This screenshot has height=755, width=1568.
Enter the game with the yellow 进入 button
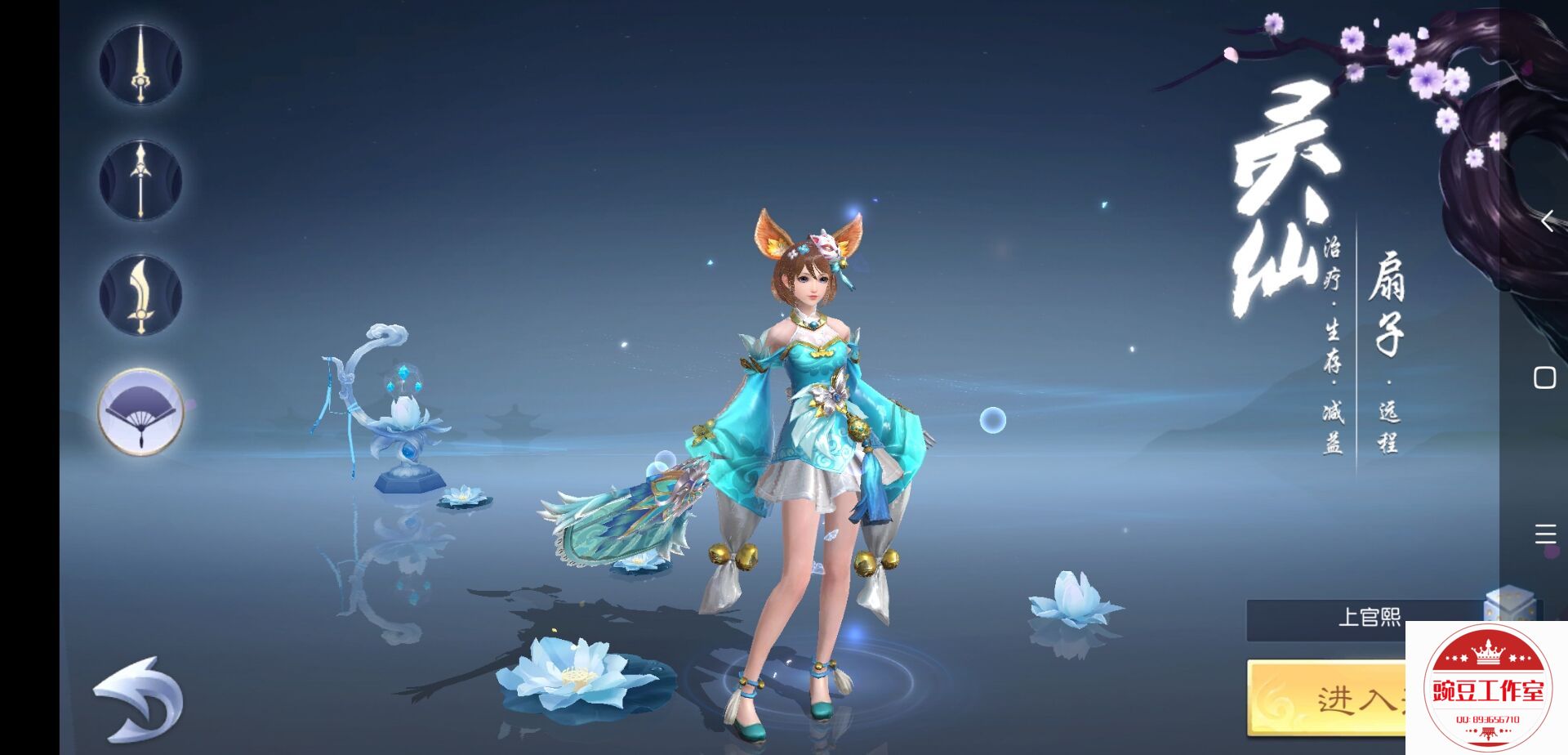1327,697
